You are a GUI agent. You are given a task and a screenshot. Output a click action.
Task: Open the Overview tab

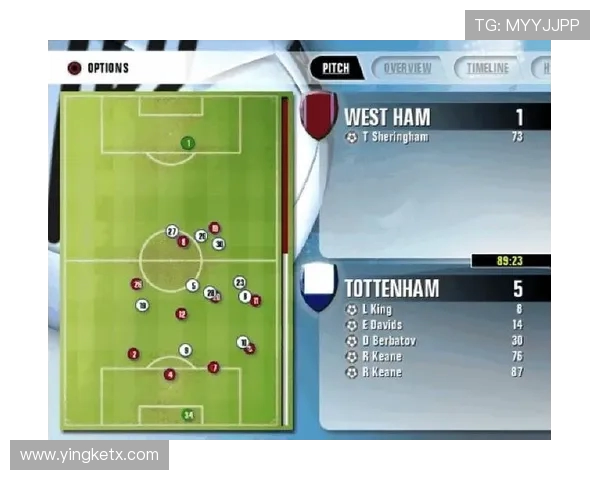tap(407, 68)
